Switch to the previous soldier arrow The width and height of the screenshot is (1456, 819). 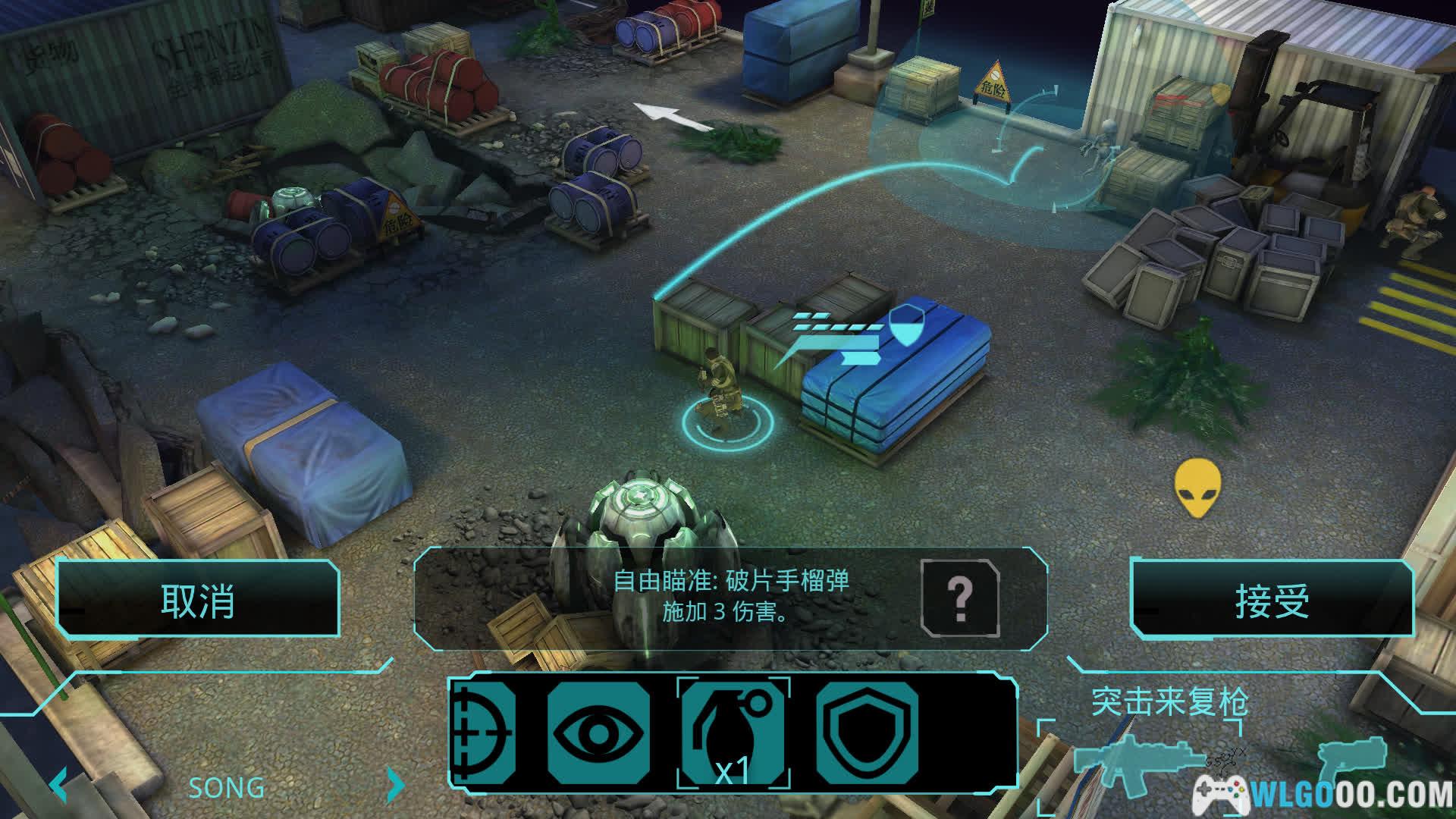tap(59, 786)
